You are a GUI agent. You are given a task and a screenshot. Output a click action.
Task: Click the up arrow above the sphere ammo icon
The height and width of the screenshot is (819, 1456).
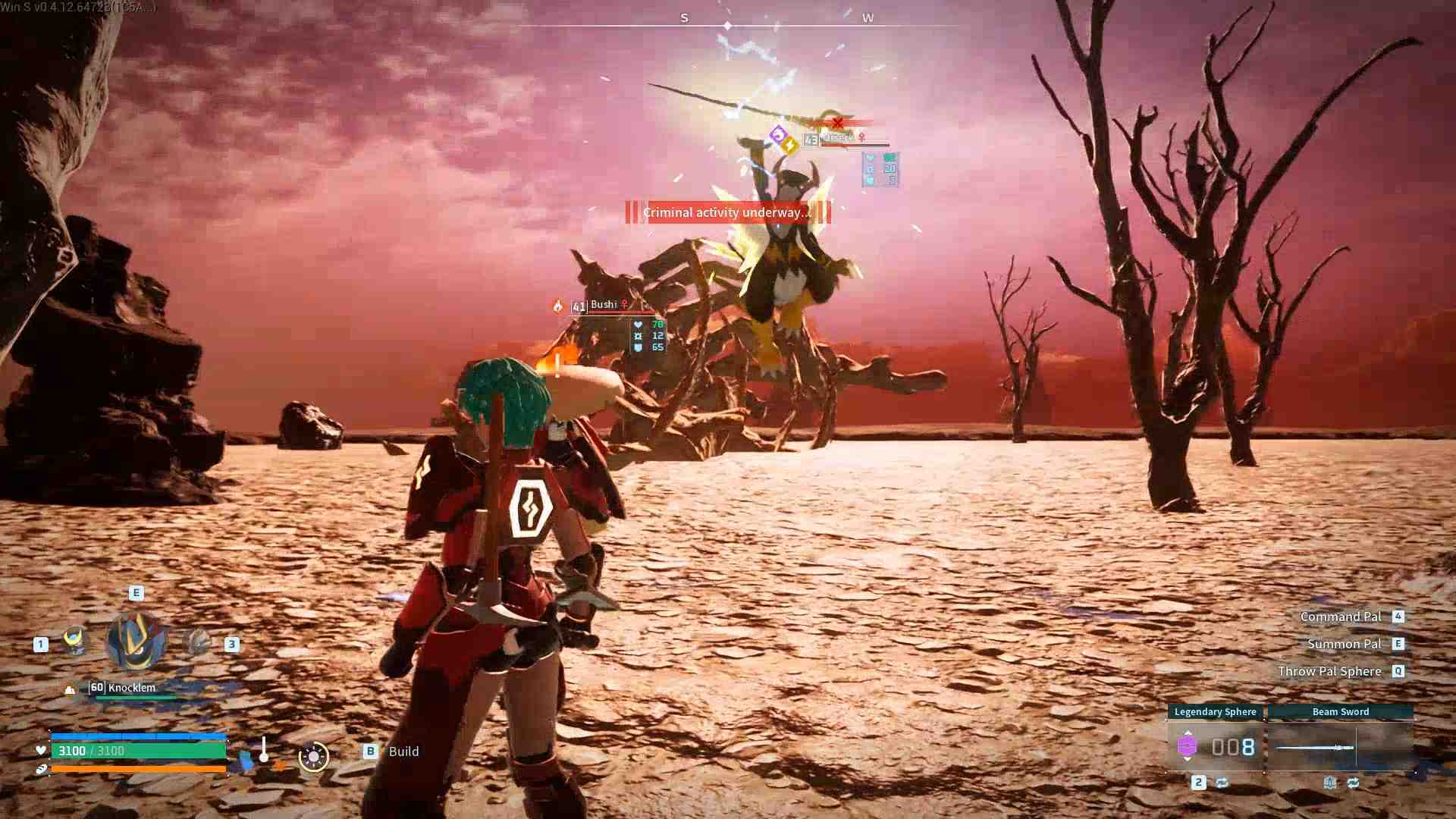(x=1188, y=731)
